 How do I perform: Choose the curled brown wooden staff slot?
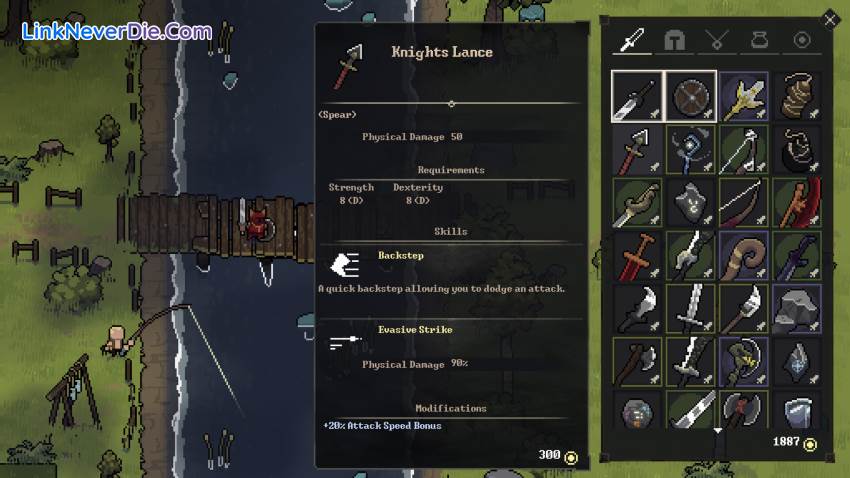click(743, 256)
